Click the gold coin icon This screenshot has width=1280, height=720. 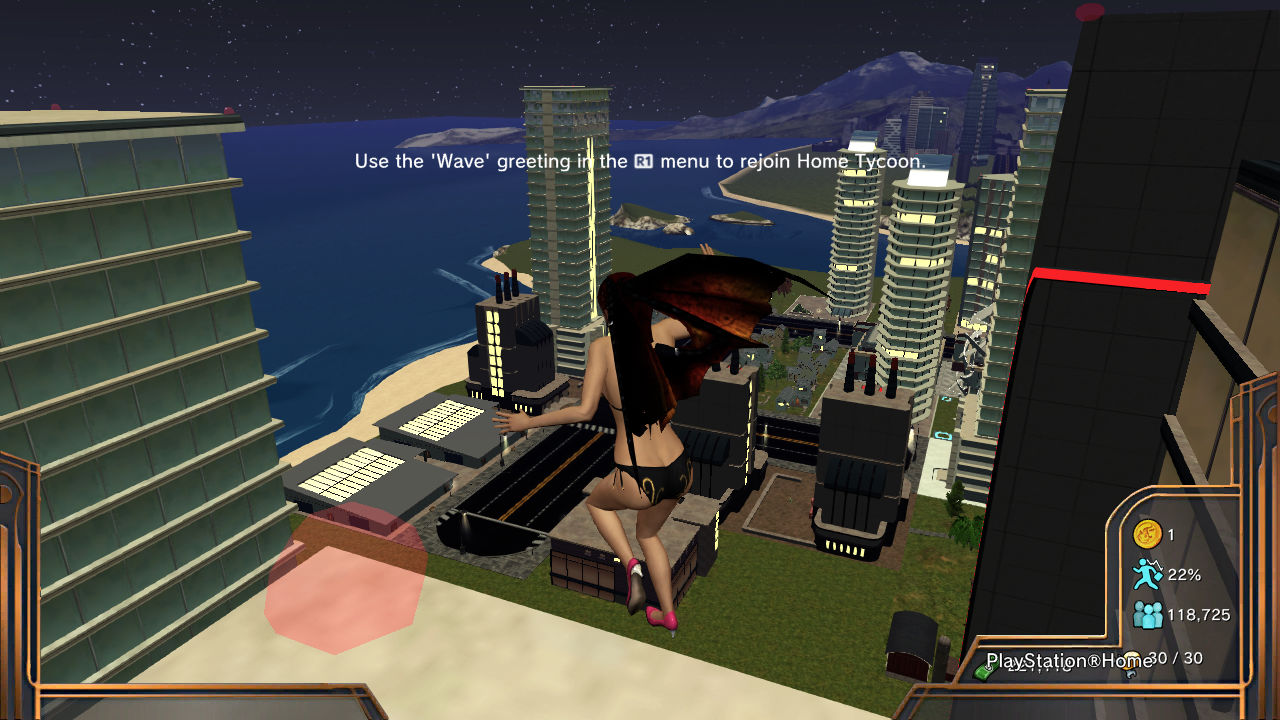click(1146, 534)
